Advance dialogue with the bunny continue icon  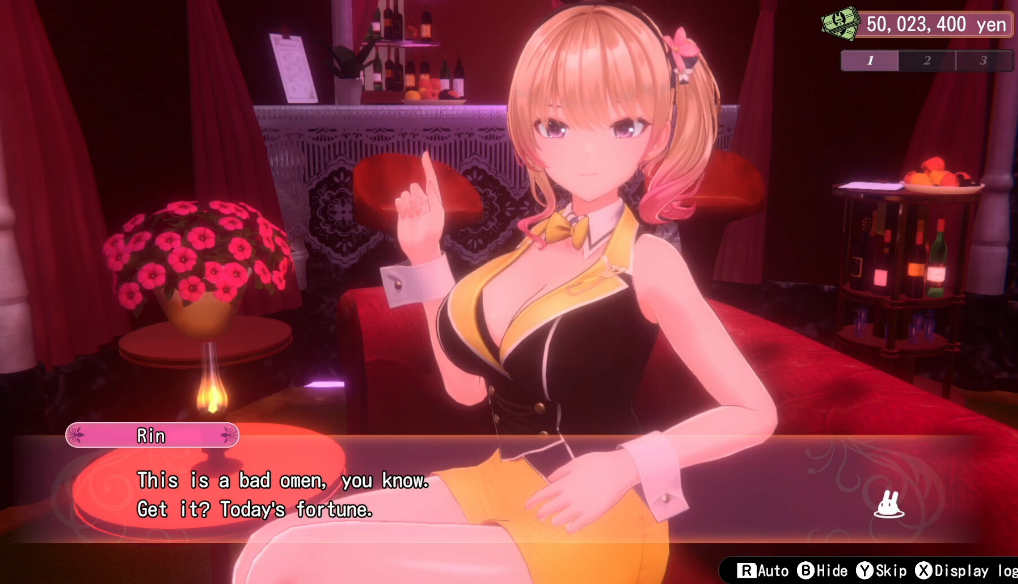888,507
